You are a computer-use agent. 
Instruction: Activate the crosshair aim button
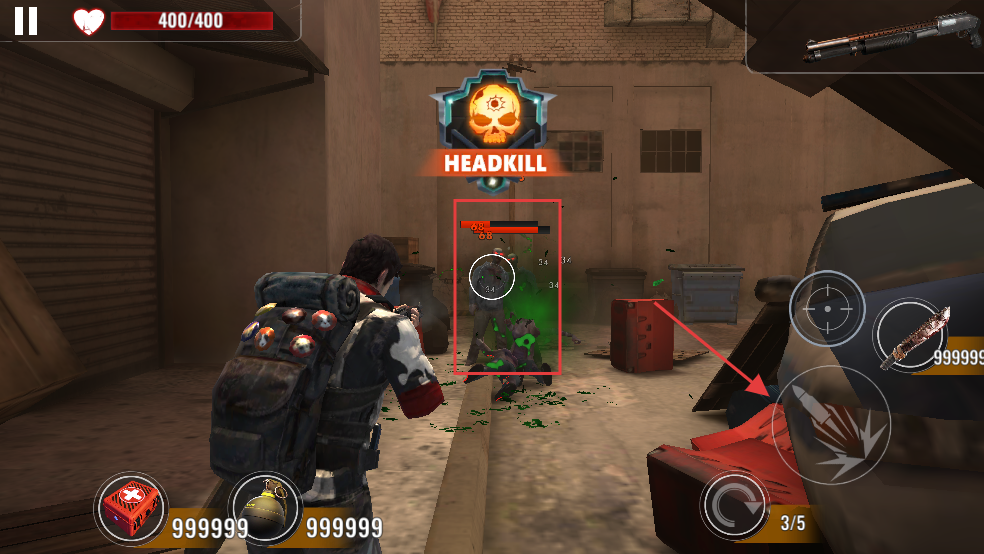tap(827, 309)
